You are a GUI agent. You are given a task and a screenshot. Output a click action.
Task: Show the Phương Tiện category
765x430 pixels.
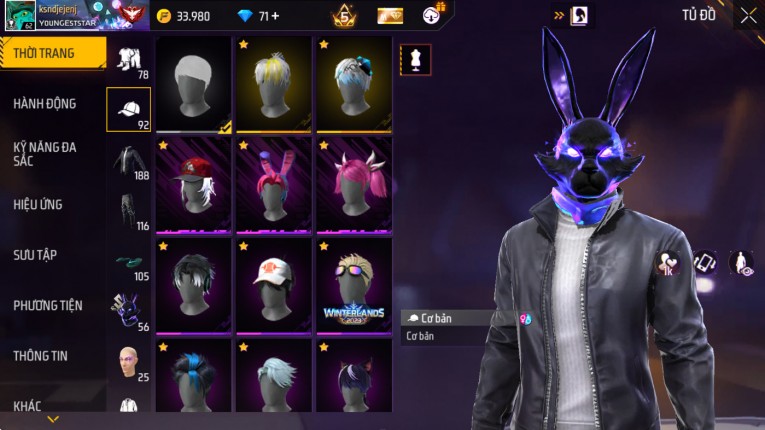tap(48, 305)
